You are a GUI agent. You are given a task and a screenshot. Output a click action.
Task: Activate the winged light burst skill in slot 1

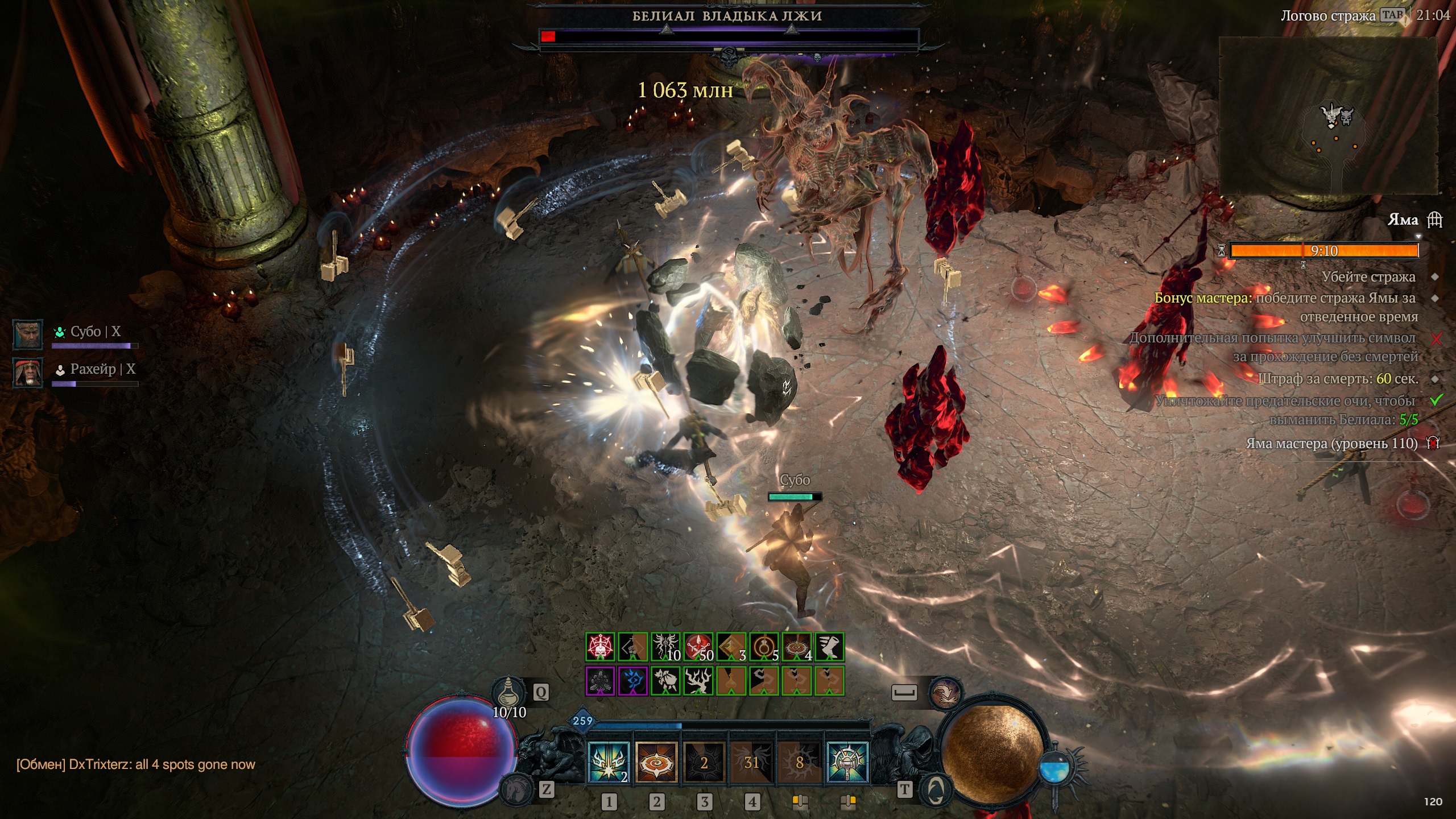click(608, 762)
